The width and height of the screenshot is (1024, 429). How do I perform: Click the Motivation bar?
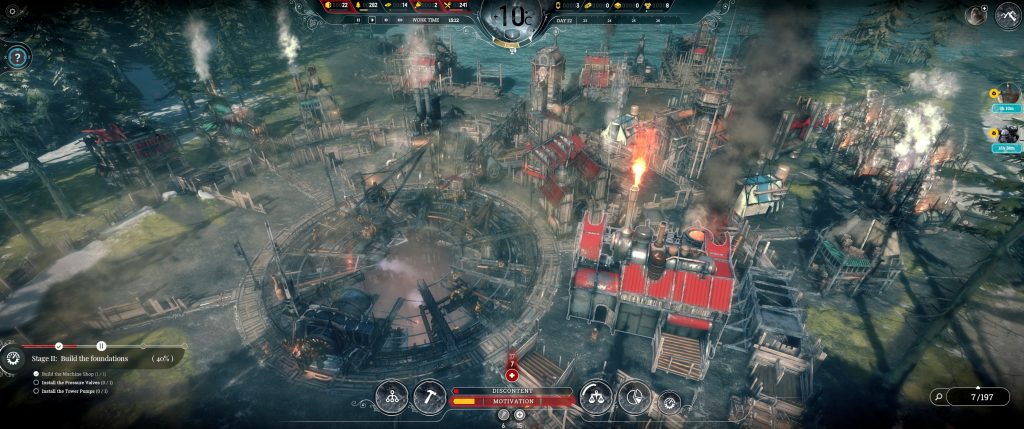[512, 402]
